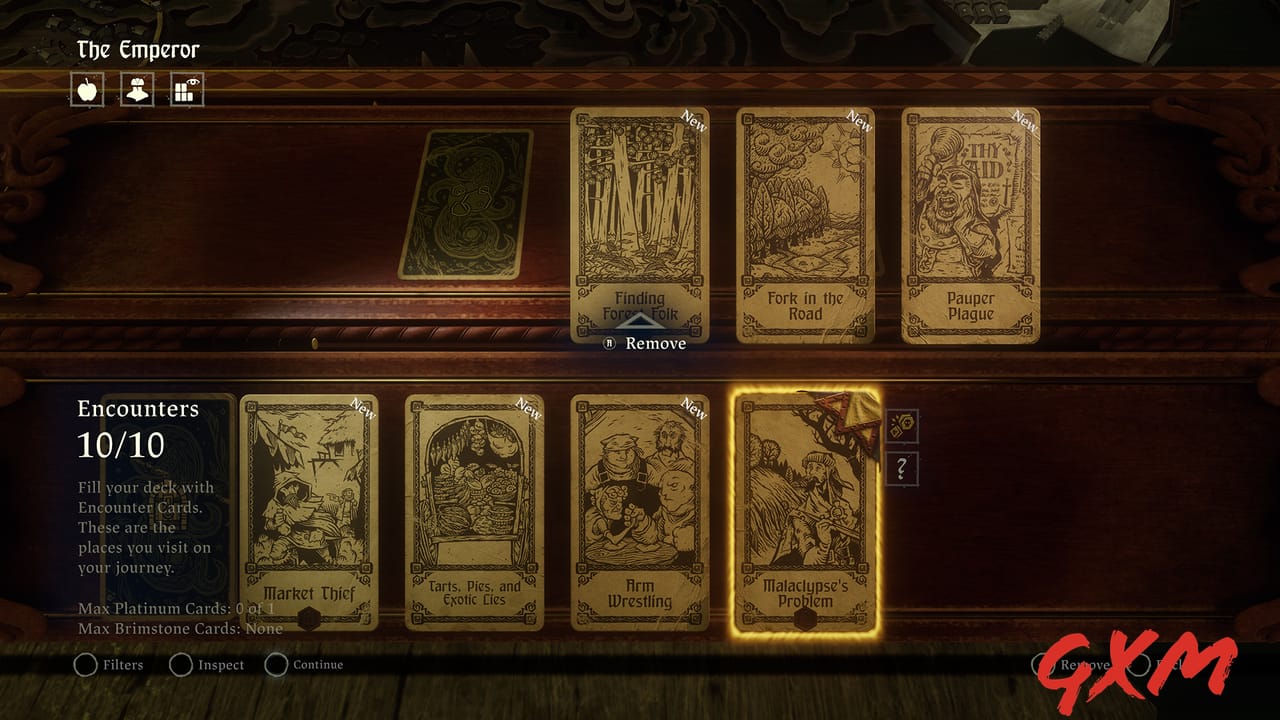The image size is (1280, 720).
Task: Click the Encounters section label
Action: tap(139, 409)
